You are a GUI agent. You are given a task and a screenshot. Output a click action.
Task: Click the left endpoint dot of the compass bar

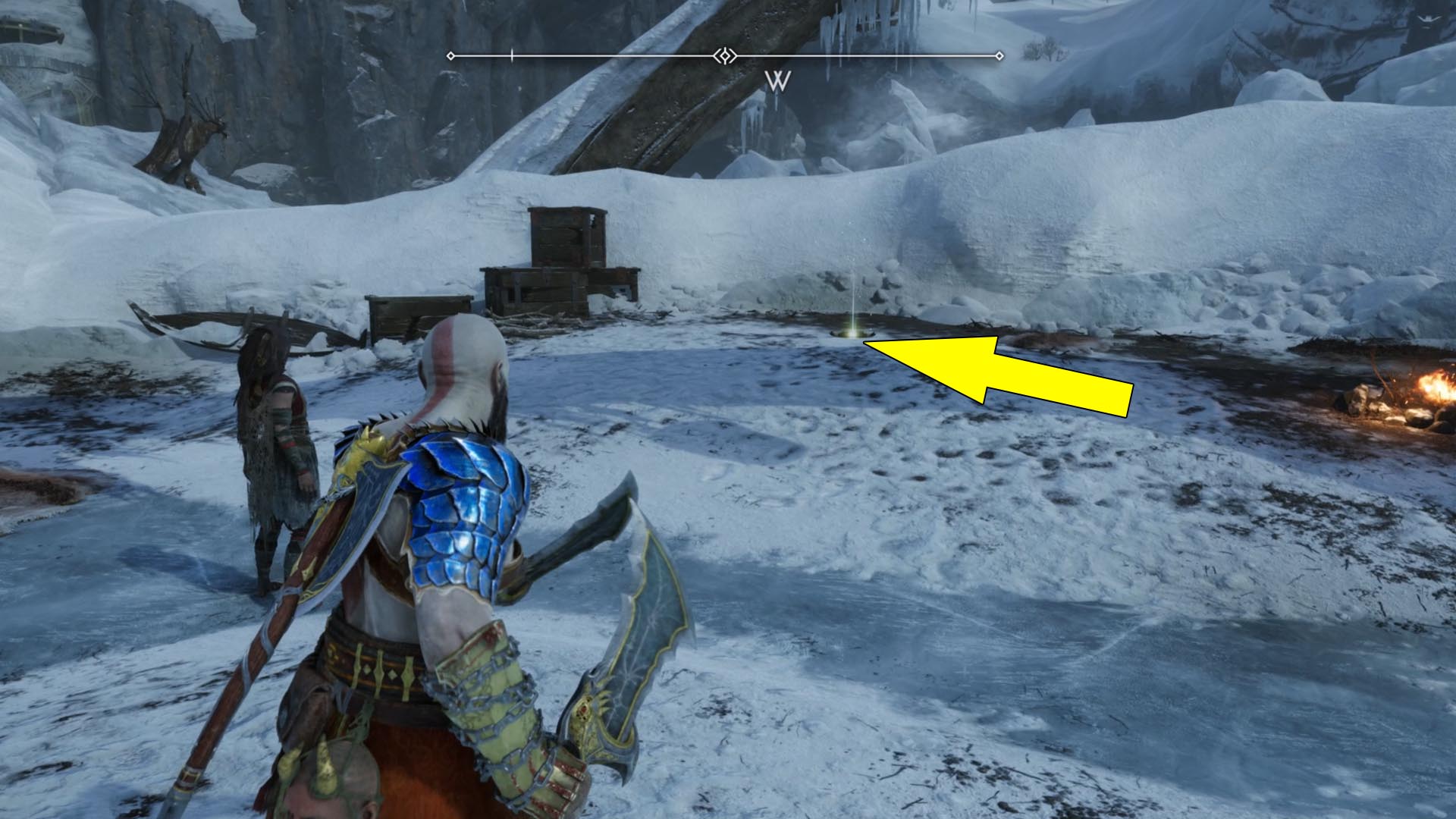click(450, 54)
